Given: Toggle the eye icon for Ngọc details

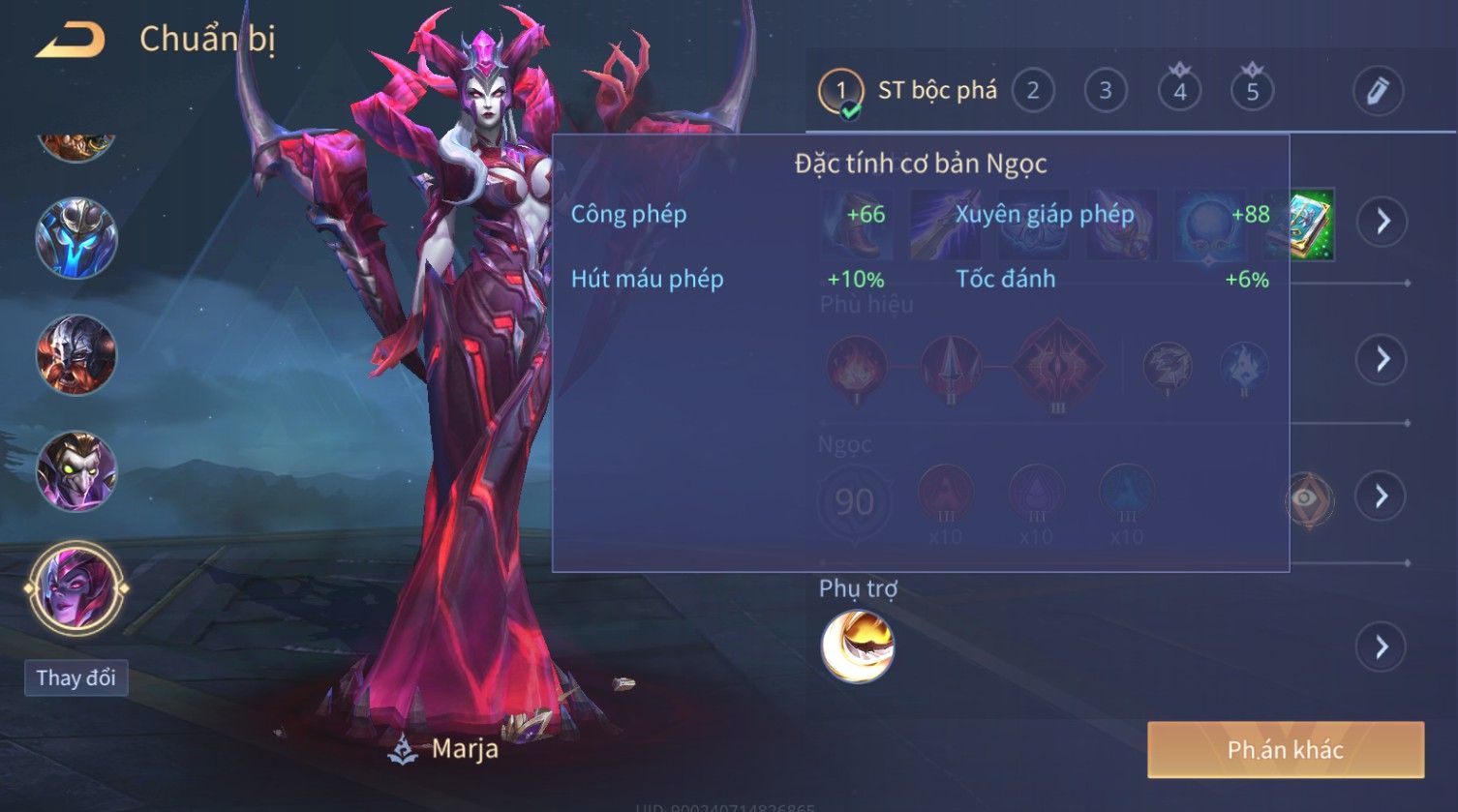Looking at the screenshot, I should [1308, 497].
